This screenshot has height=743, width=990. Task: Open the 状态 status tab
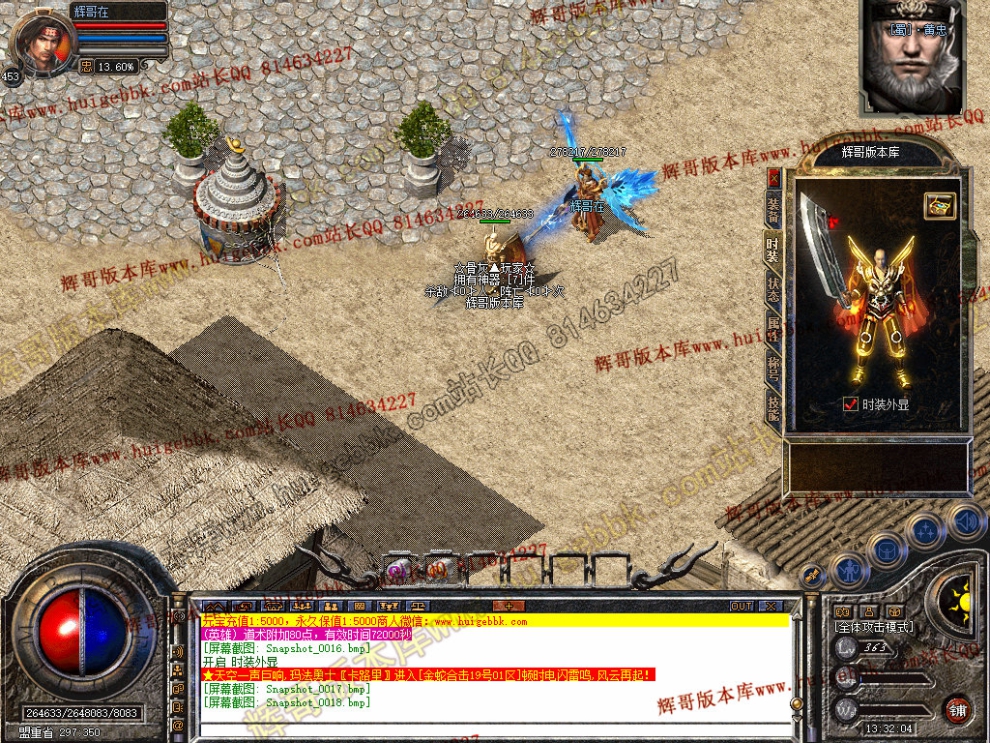[x=773, y=290]
